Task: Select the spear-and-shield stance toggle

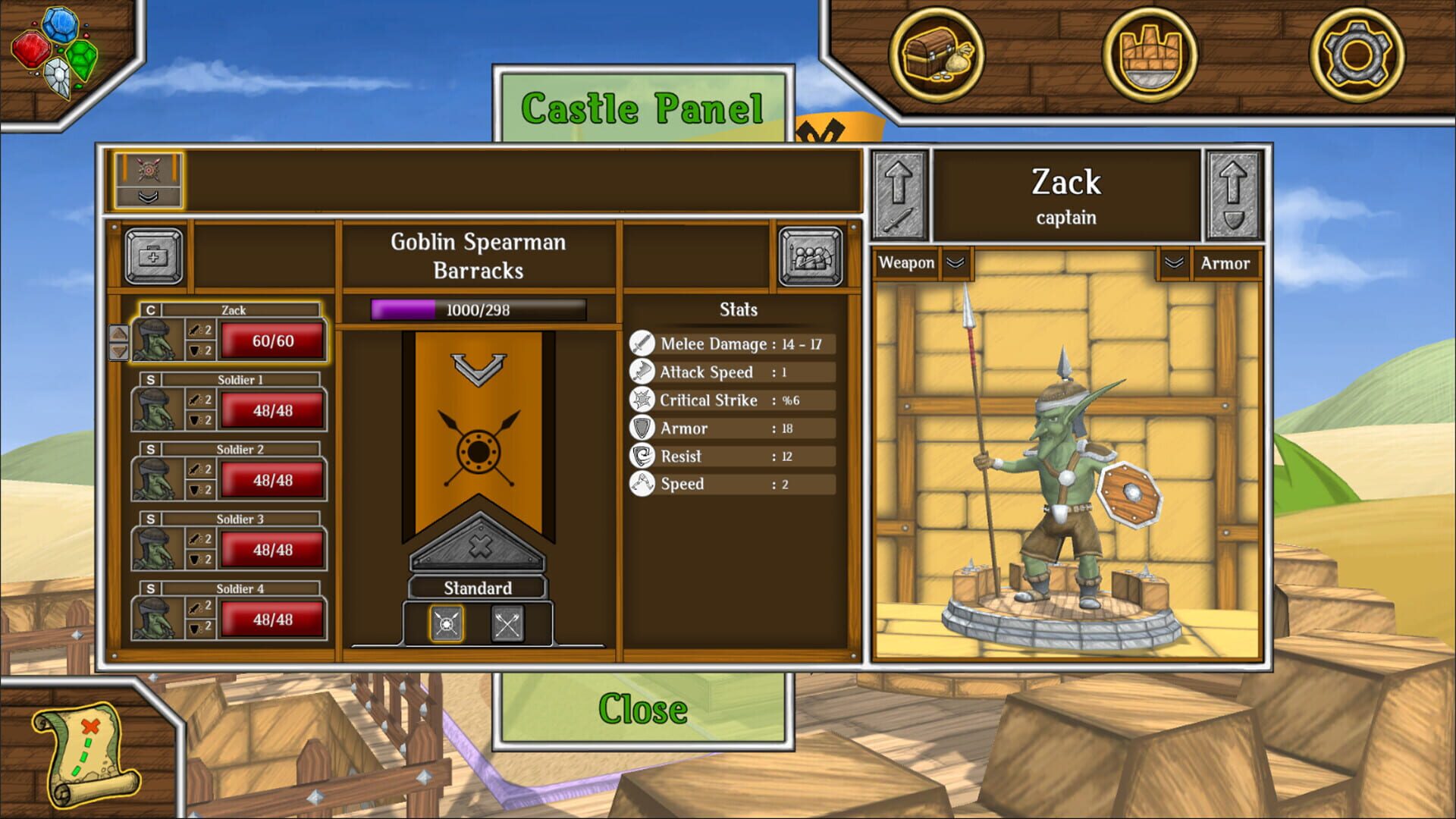Action: pyautogui.click(x=447, y=623)
